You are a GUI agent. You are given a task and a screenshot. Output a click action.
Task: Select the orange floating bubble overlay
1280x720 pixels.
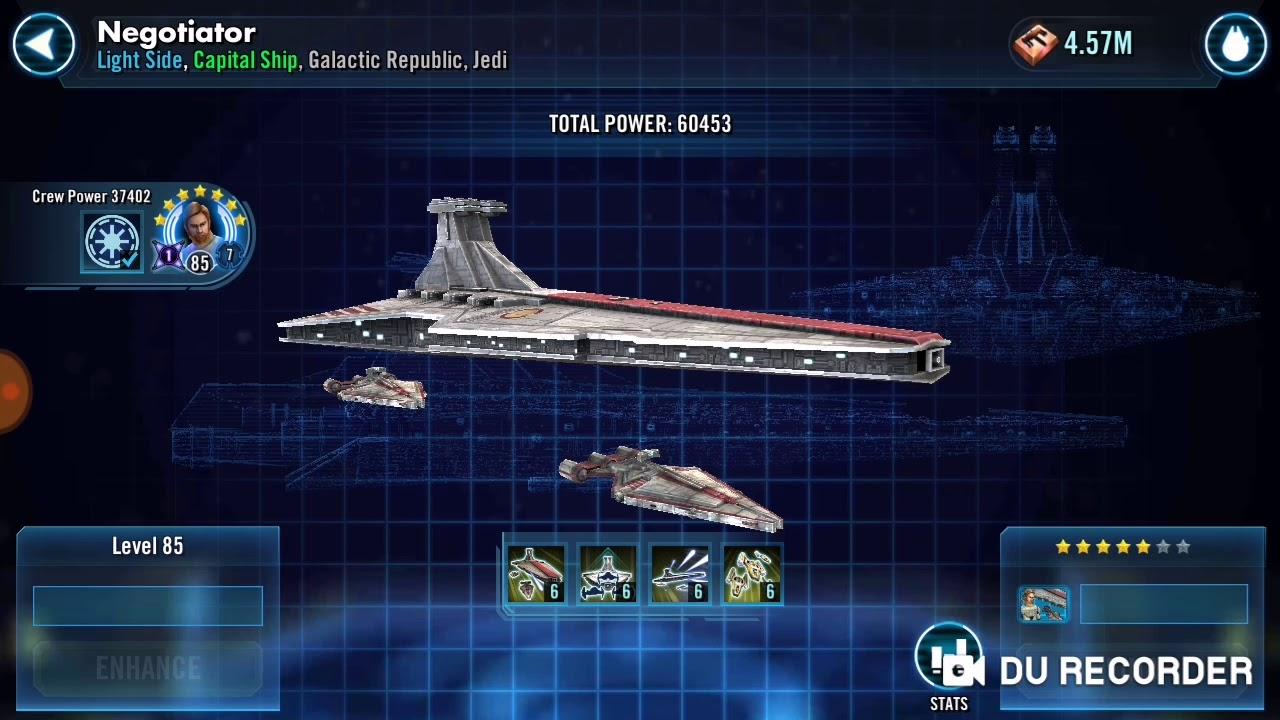coord(10,391)
